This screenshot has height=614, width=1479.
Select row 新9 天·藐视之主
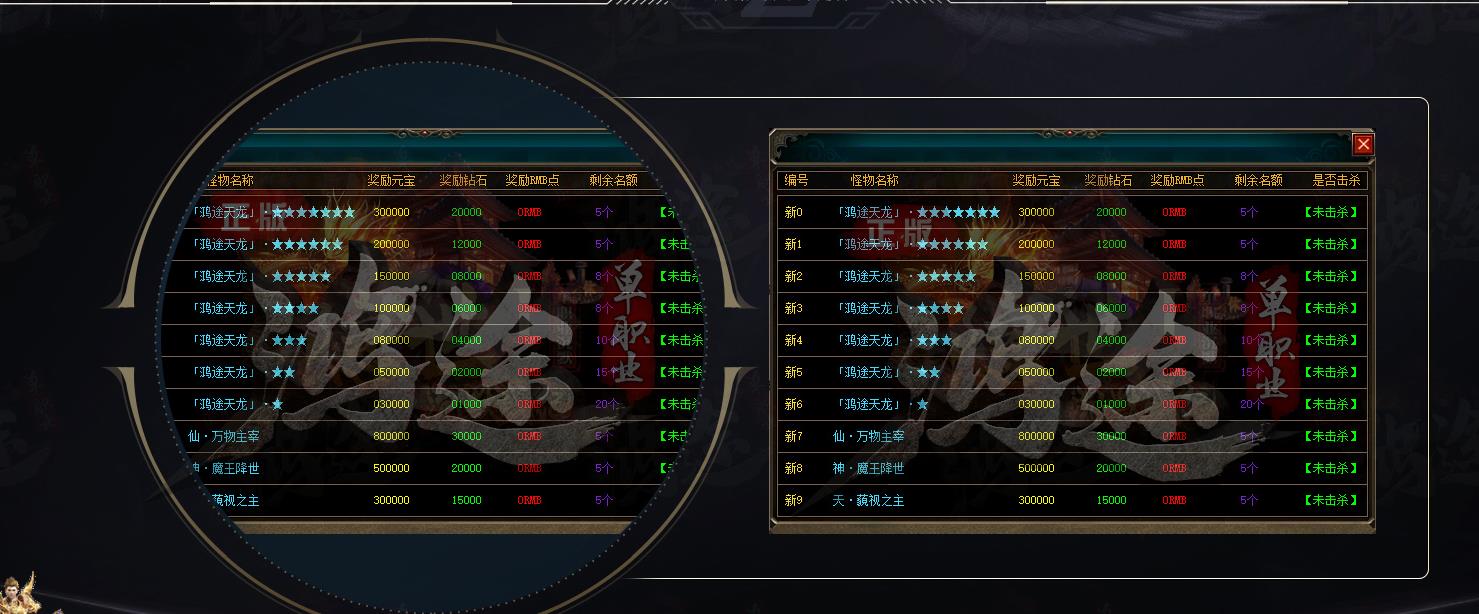pos(1071,500)
